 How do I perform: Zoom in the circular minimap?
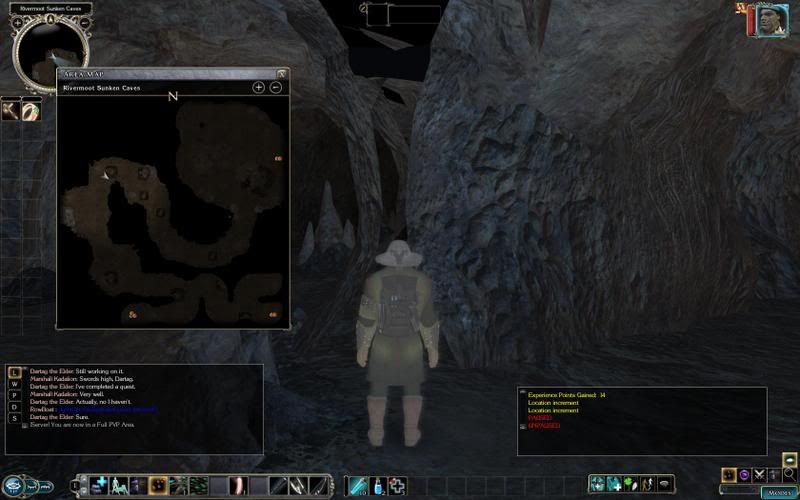[17, 22]
